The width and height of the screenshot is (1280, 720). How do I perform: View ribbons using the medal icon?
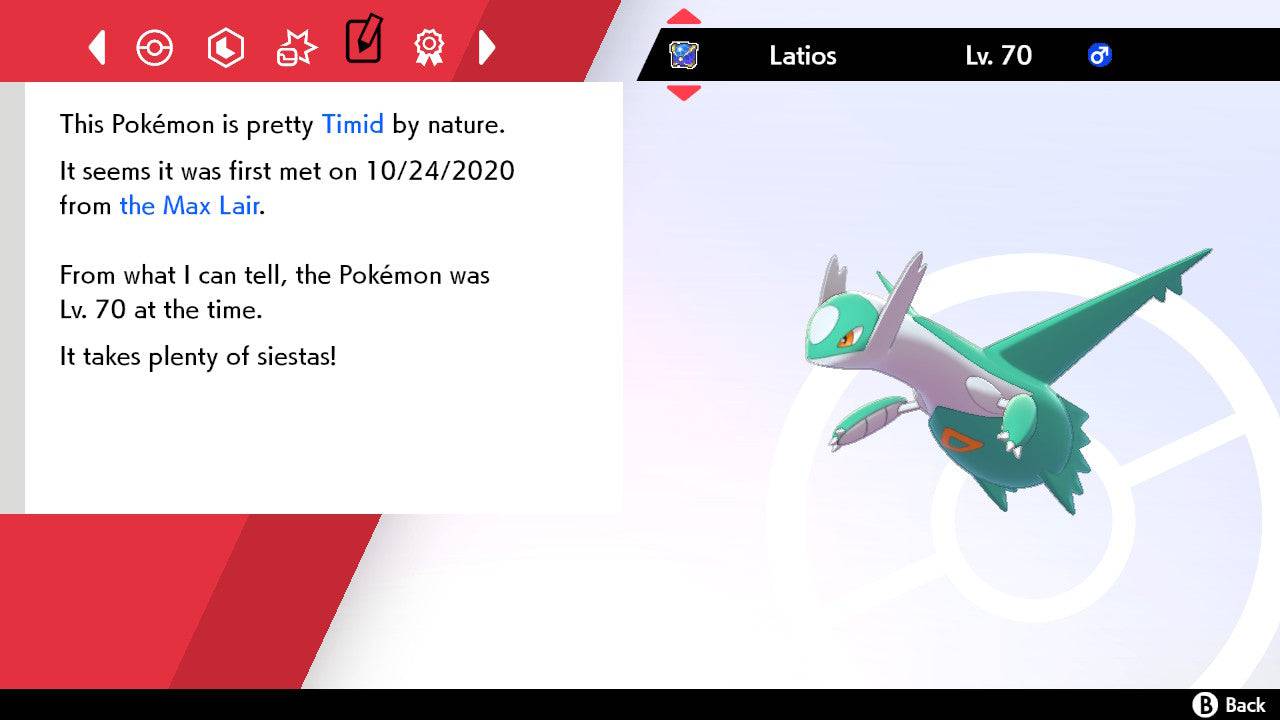click(x=430, y=46)
